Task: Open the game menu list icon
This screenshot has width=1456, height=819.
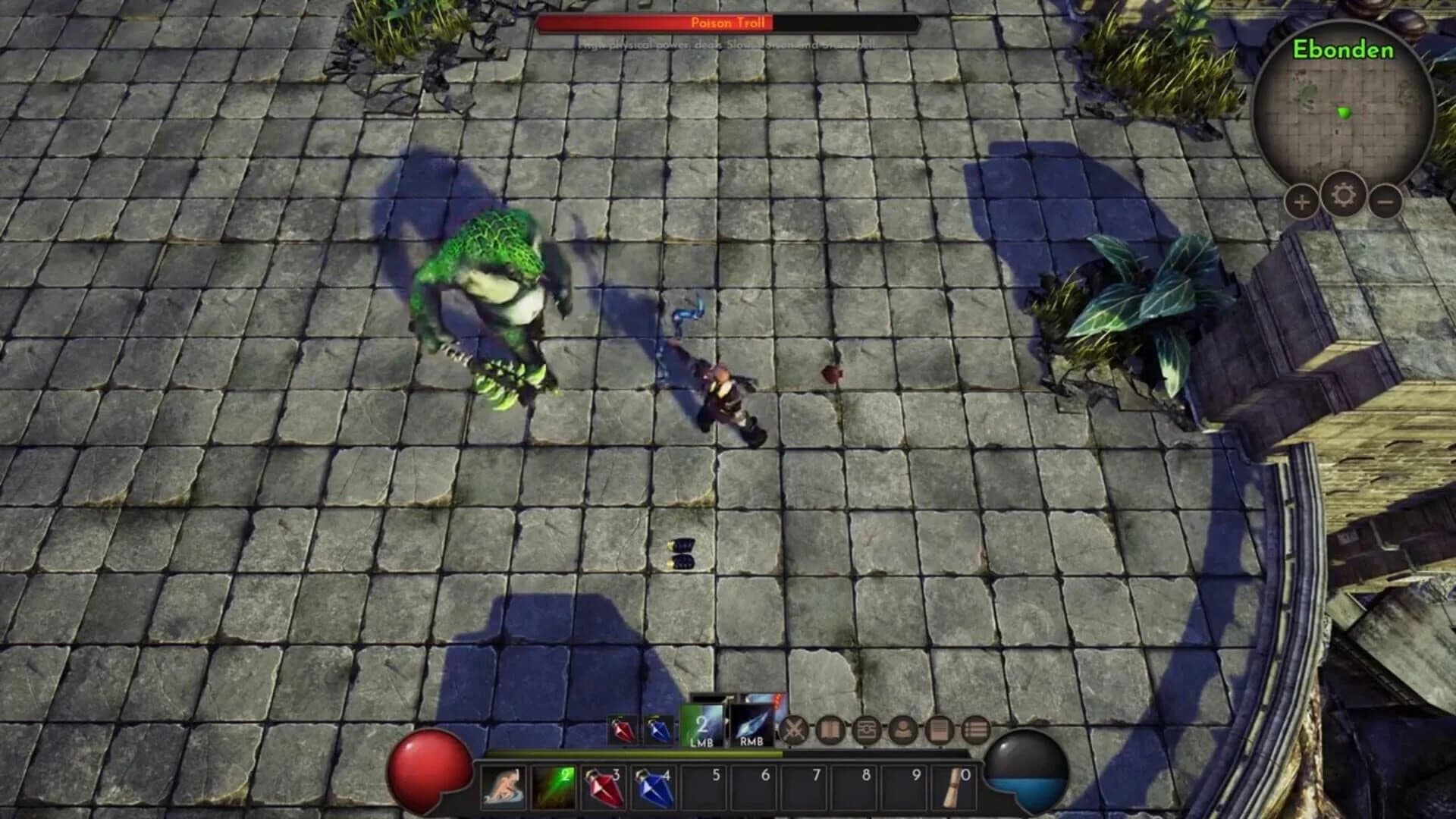Action: [975, 729]
